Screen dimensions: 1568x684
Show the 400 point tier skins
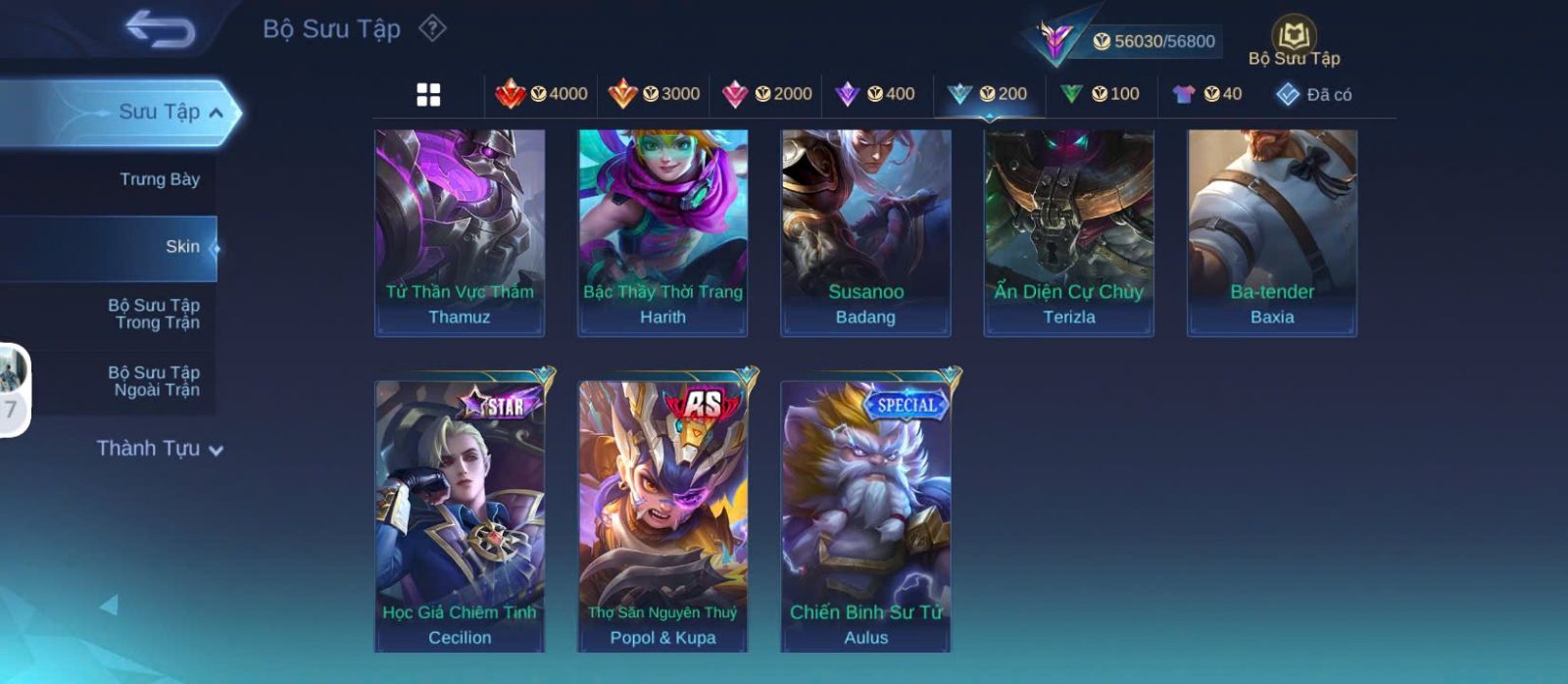pos(875,94)
